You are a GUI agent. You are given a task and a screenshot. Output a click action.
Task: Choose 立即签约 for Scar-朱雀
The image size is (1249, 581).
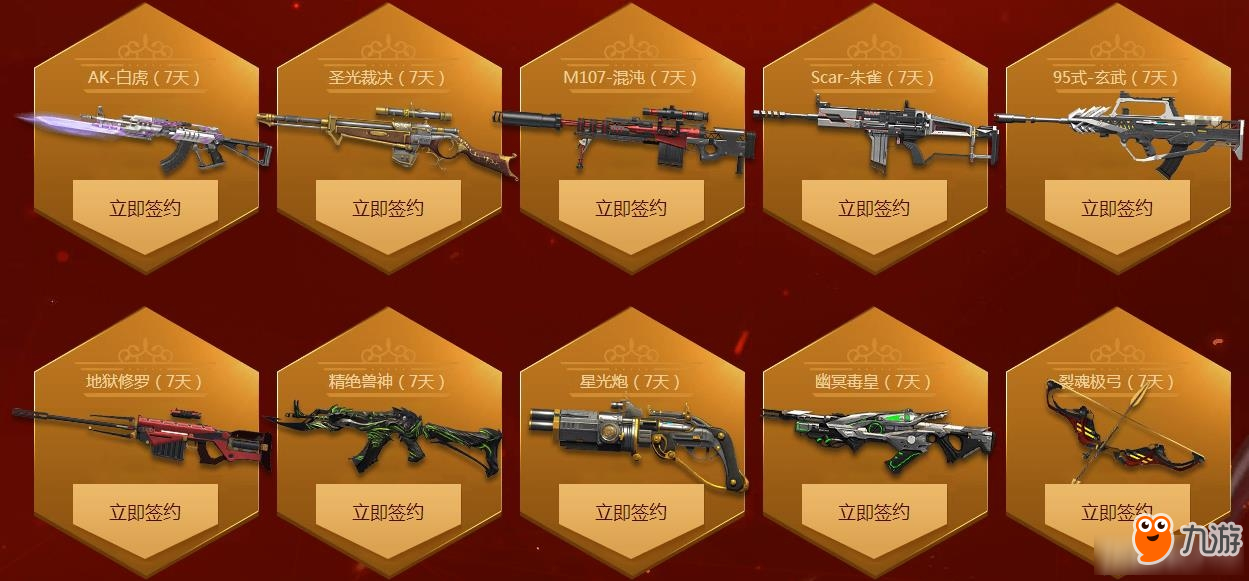874,208
